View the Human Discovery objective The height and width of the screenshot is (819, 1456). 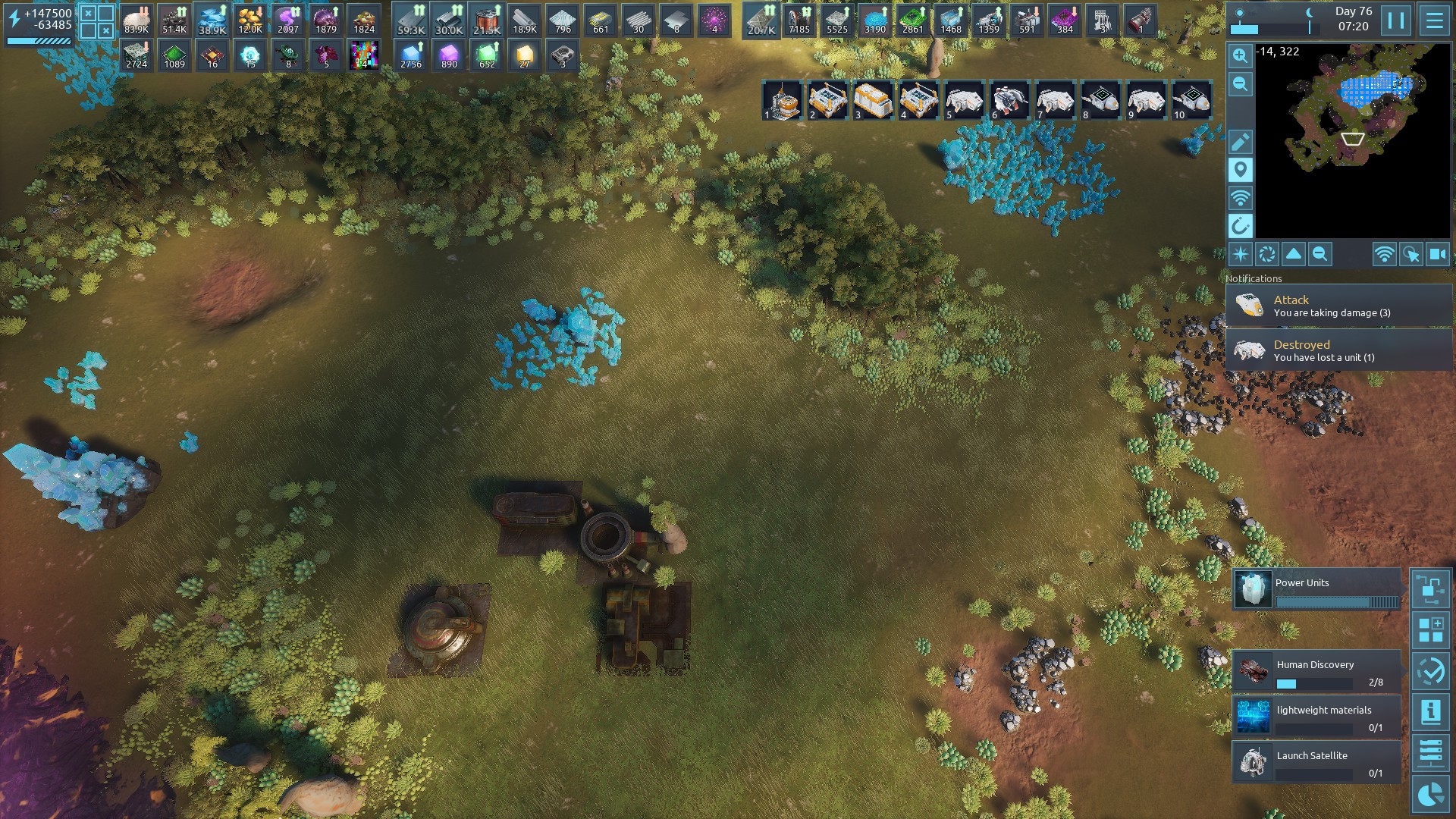(x=1316, y=671)
